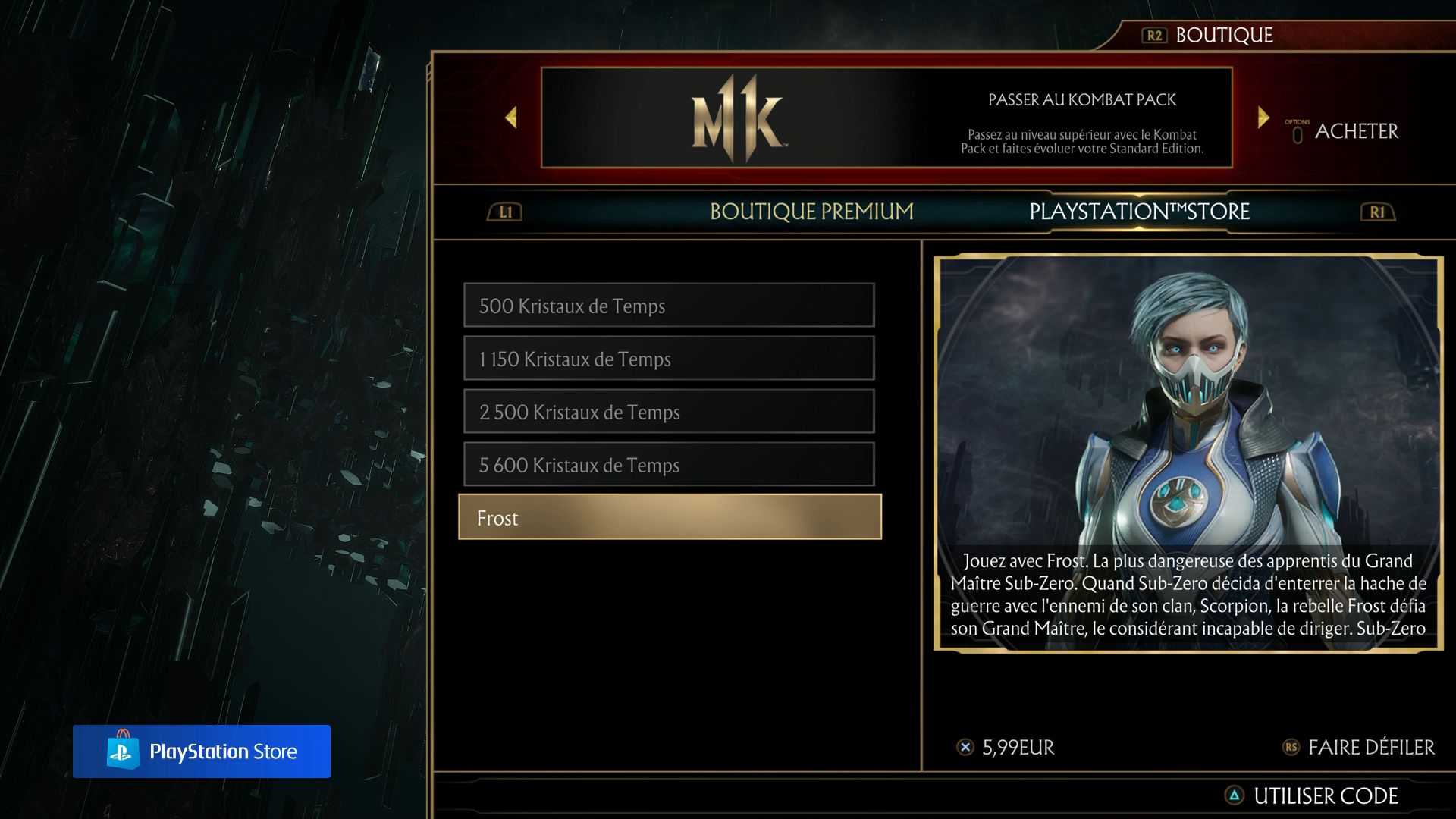Select 5 600 Kristaux de Temps
Screen dimensions: 1456x819
tap(669, 465)
